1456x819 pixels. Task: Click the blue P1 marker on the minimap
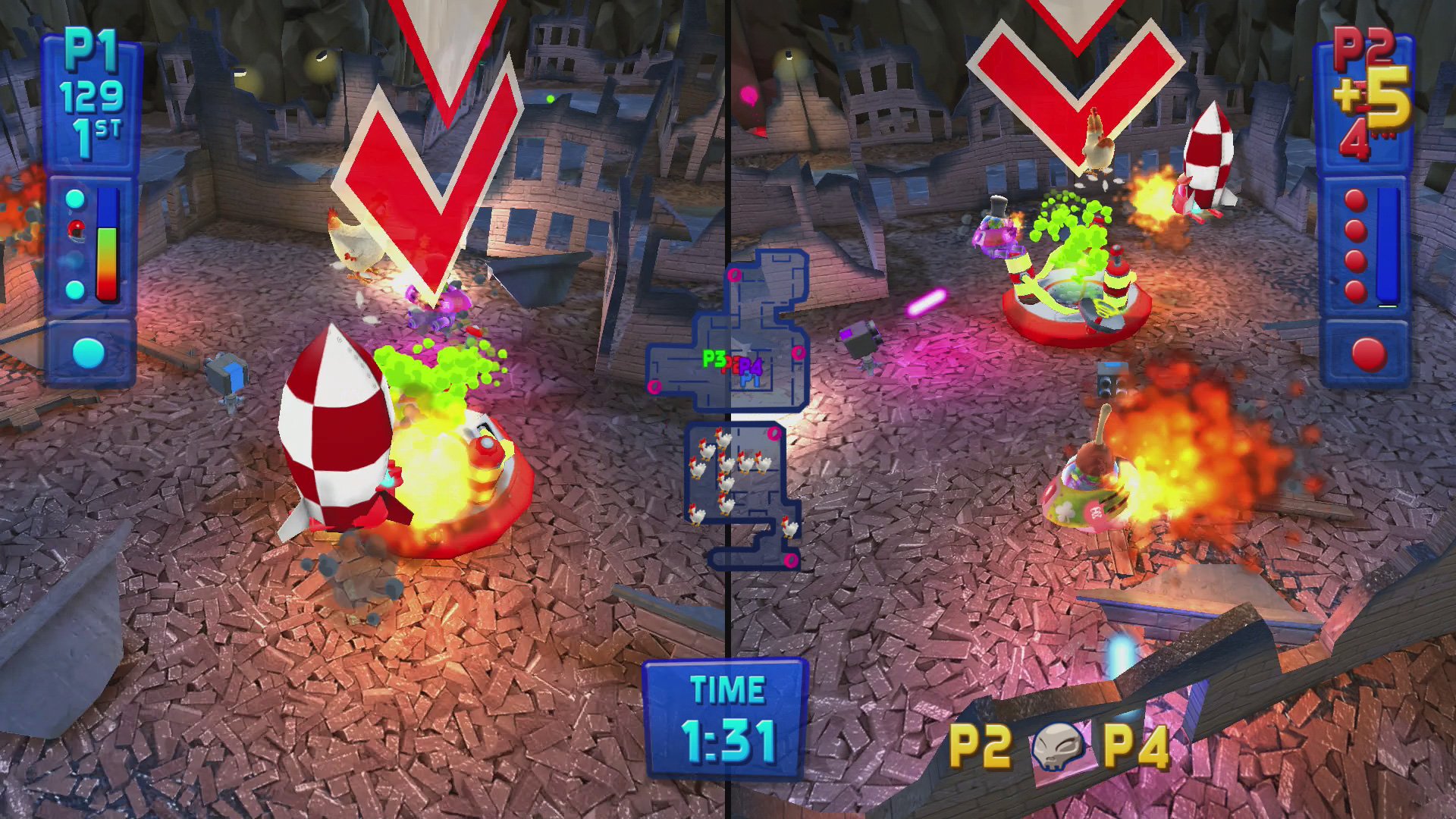(749, 380)
